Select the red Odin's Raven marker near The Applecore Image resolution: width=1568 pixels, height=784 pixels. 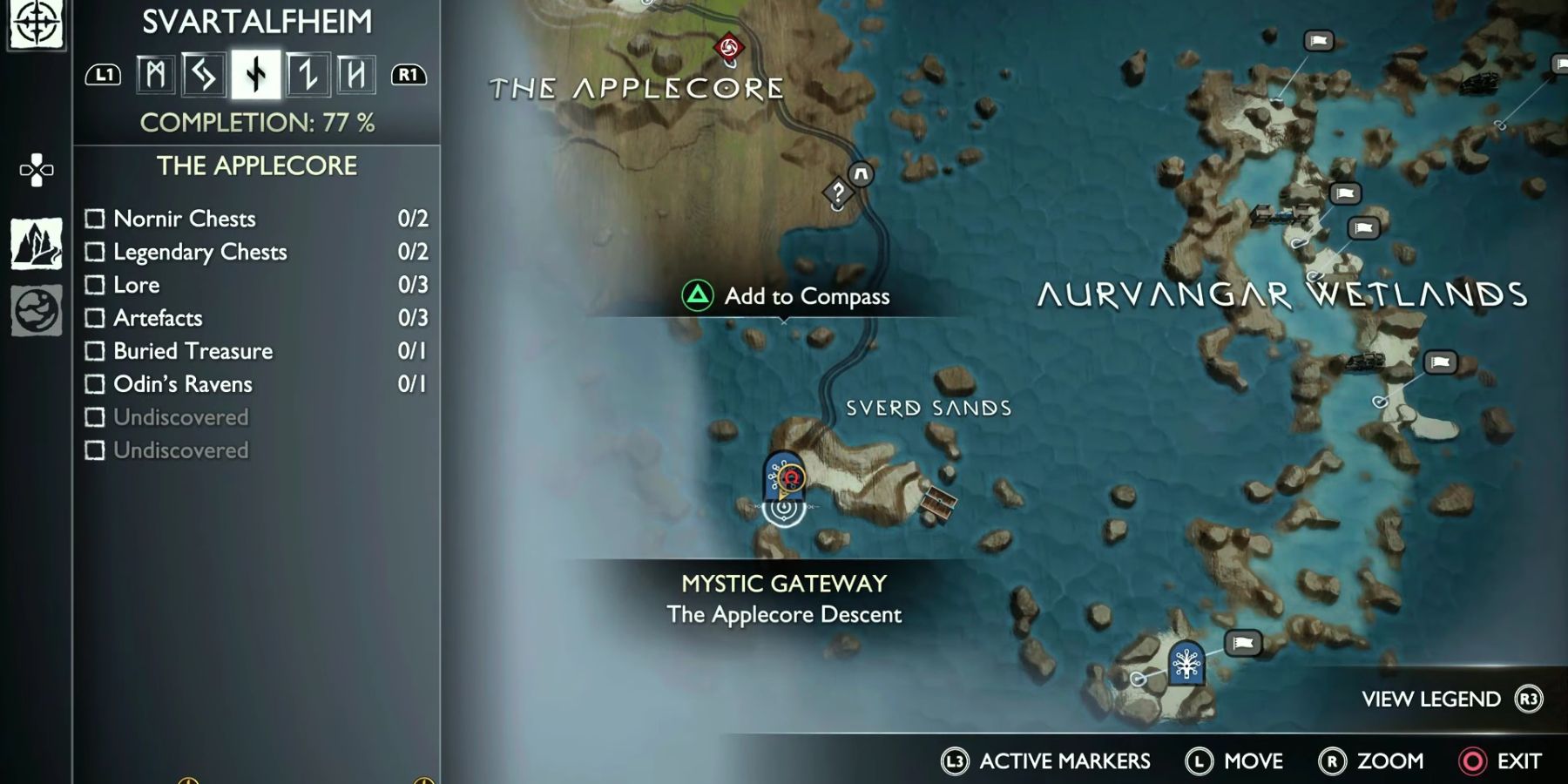click(x=729, y=47)
